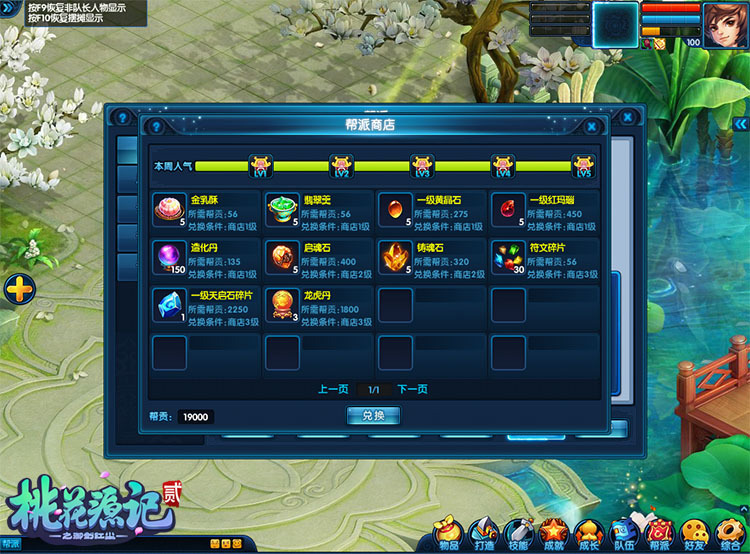Open the 技能 skills menu

tap(517, 533)
